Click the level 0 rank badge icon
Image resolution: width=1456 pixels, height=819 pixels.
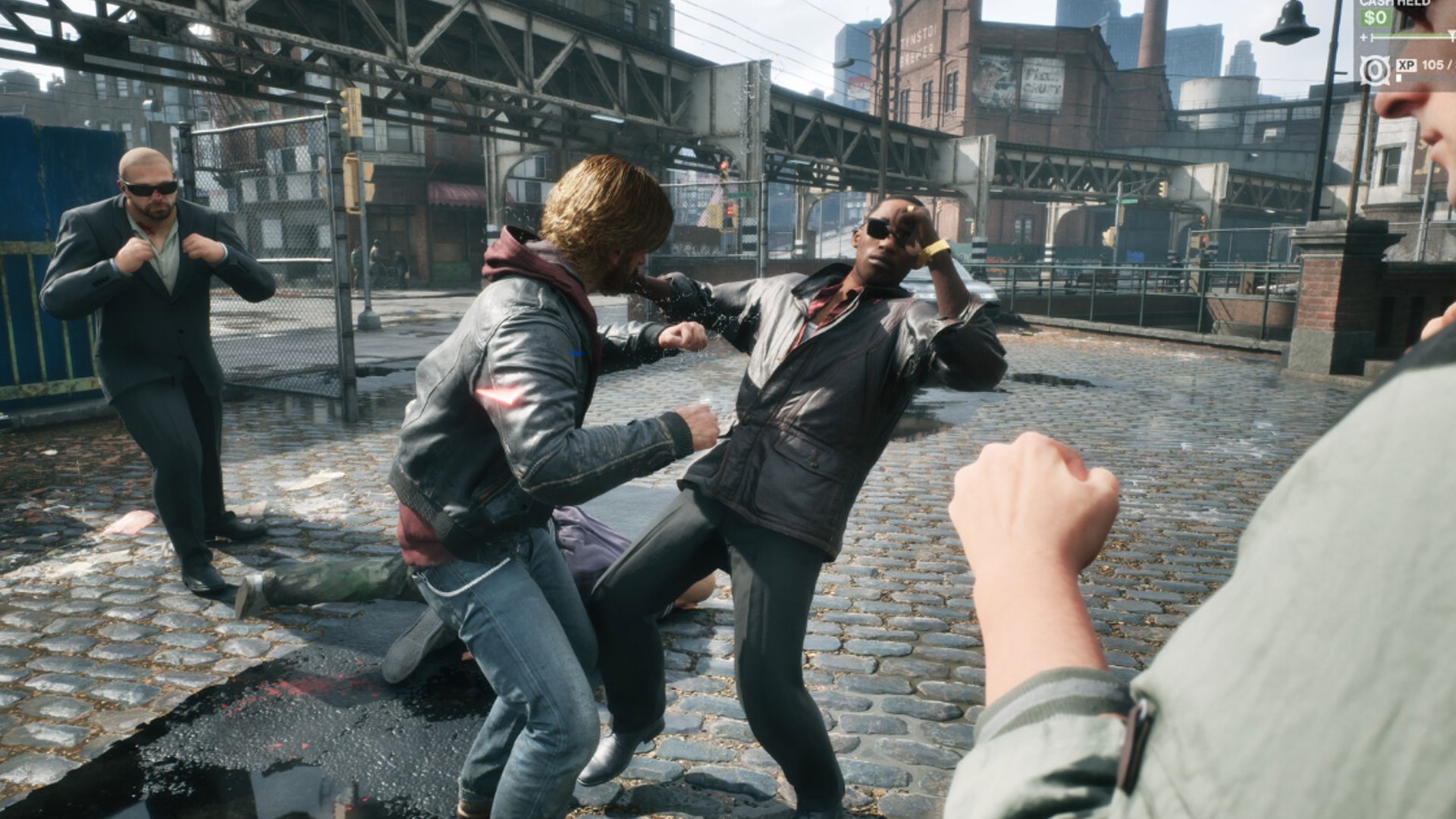(1374, 71)
